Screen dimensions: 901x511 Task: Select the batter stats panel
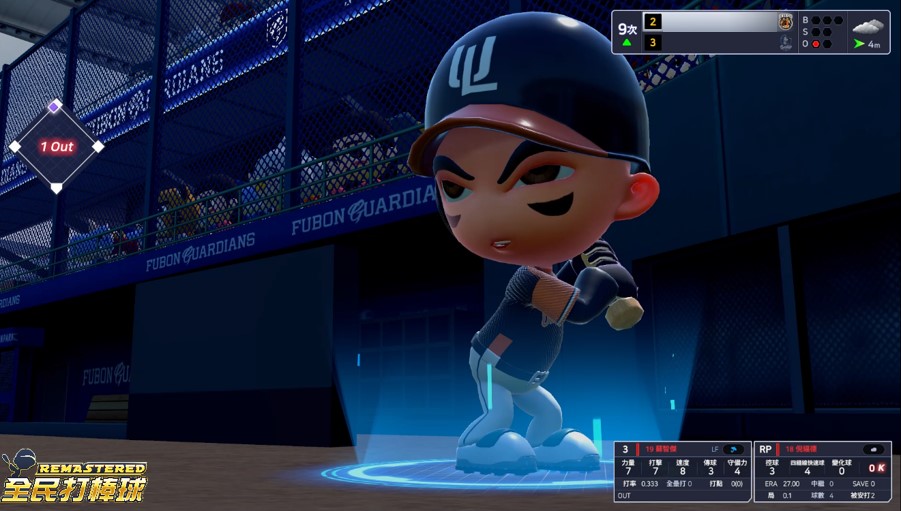(x=682, y=472)
